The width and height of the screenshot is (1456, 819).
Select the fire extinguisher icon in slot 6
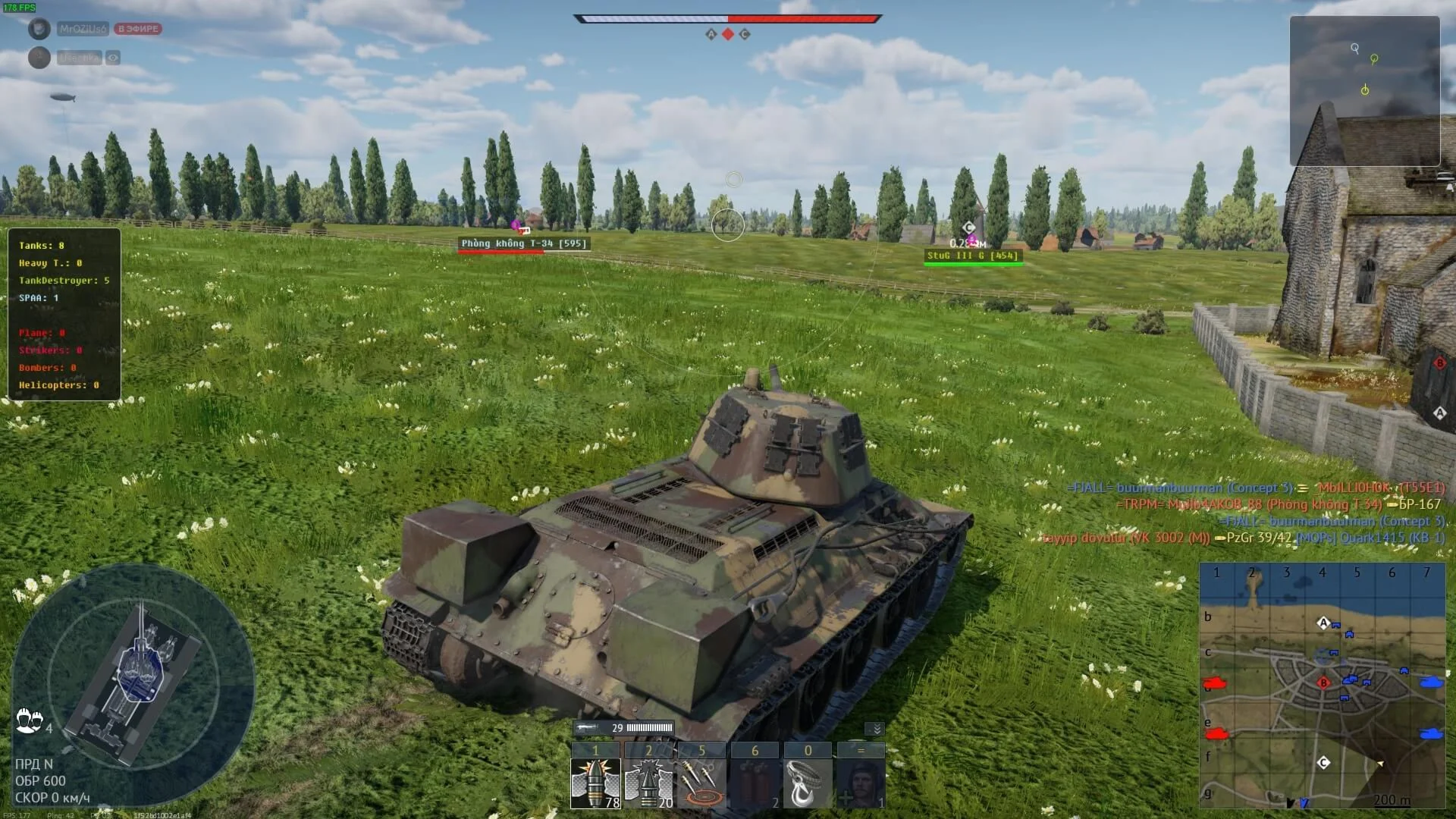pos(755,782)
